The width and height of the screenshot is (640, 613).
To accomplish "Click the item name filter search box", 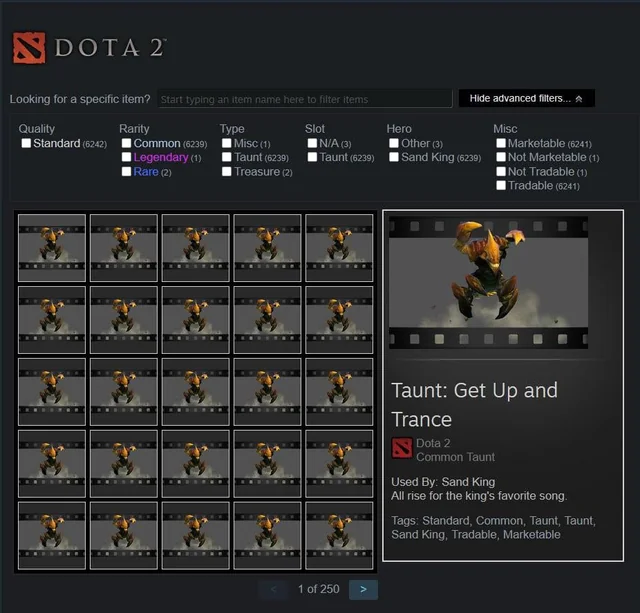I will pyautogui.click(x=304, y=99).
